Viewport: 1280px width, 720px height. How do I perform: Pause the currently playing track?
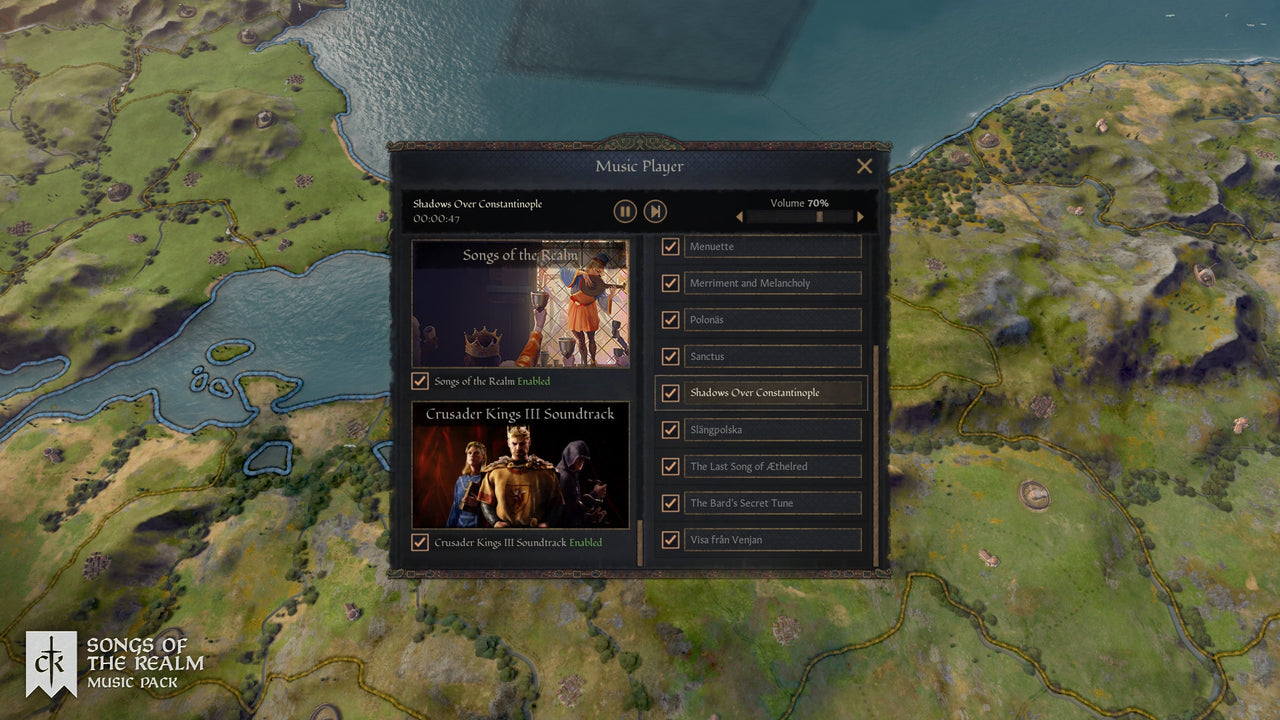click(624, 211)
